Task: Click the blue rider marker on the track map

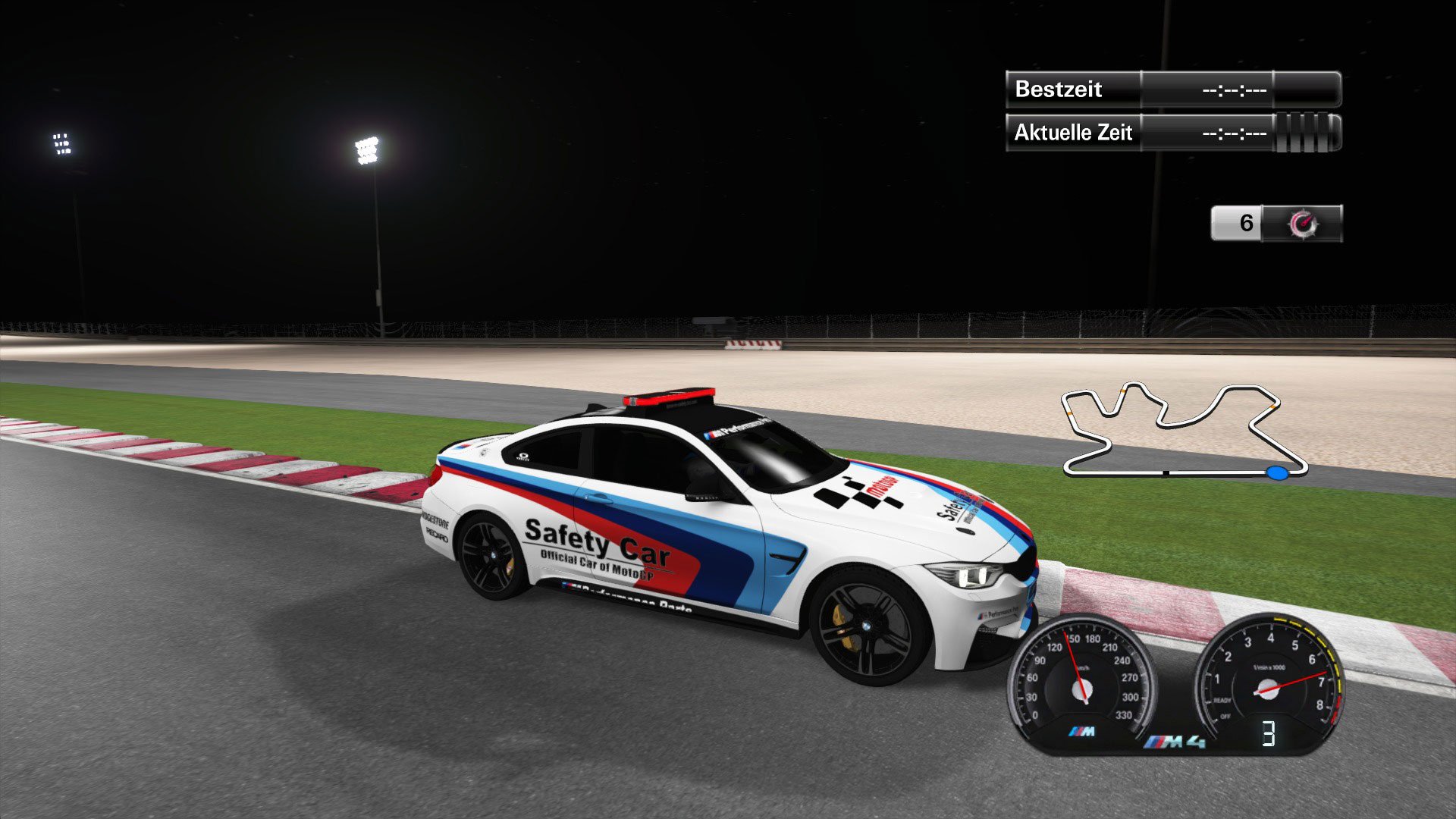Action: 1277,473
